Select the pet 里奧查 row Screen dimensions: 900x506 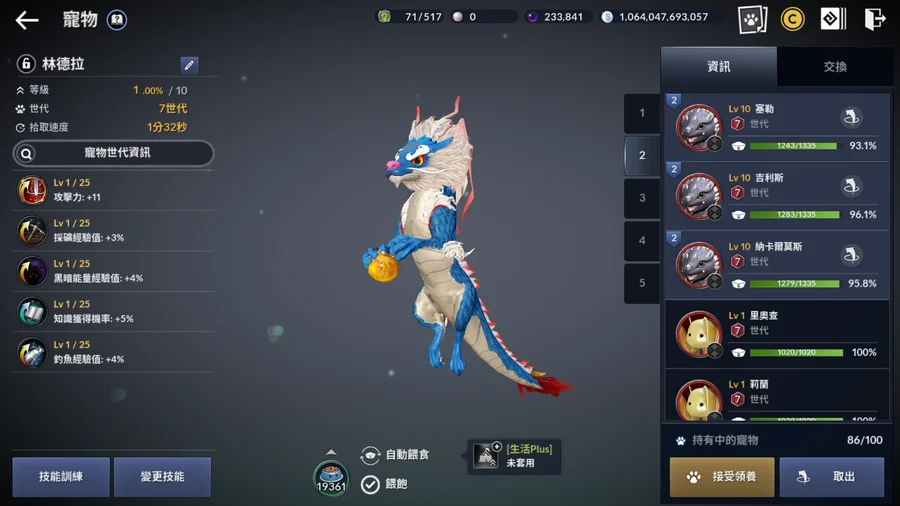tap(777, 334)
